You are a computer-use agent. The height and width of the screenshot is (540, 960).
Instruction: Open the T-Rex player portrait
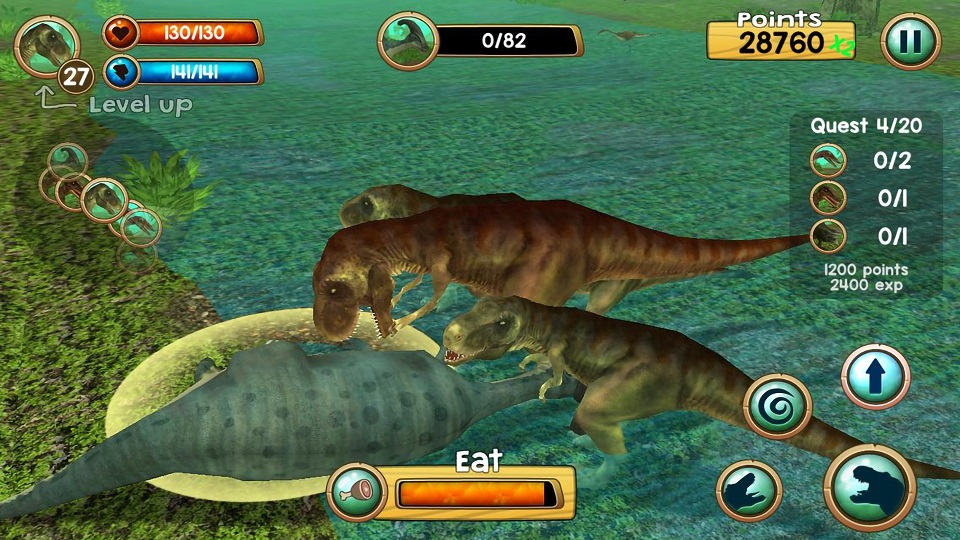tap(46, 46)
